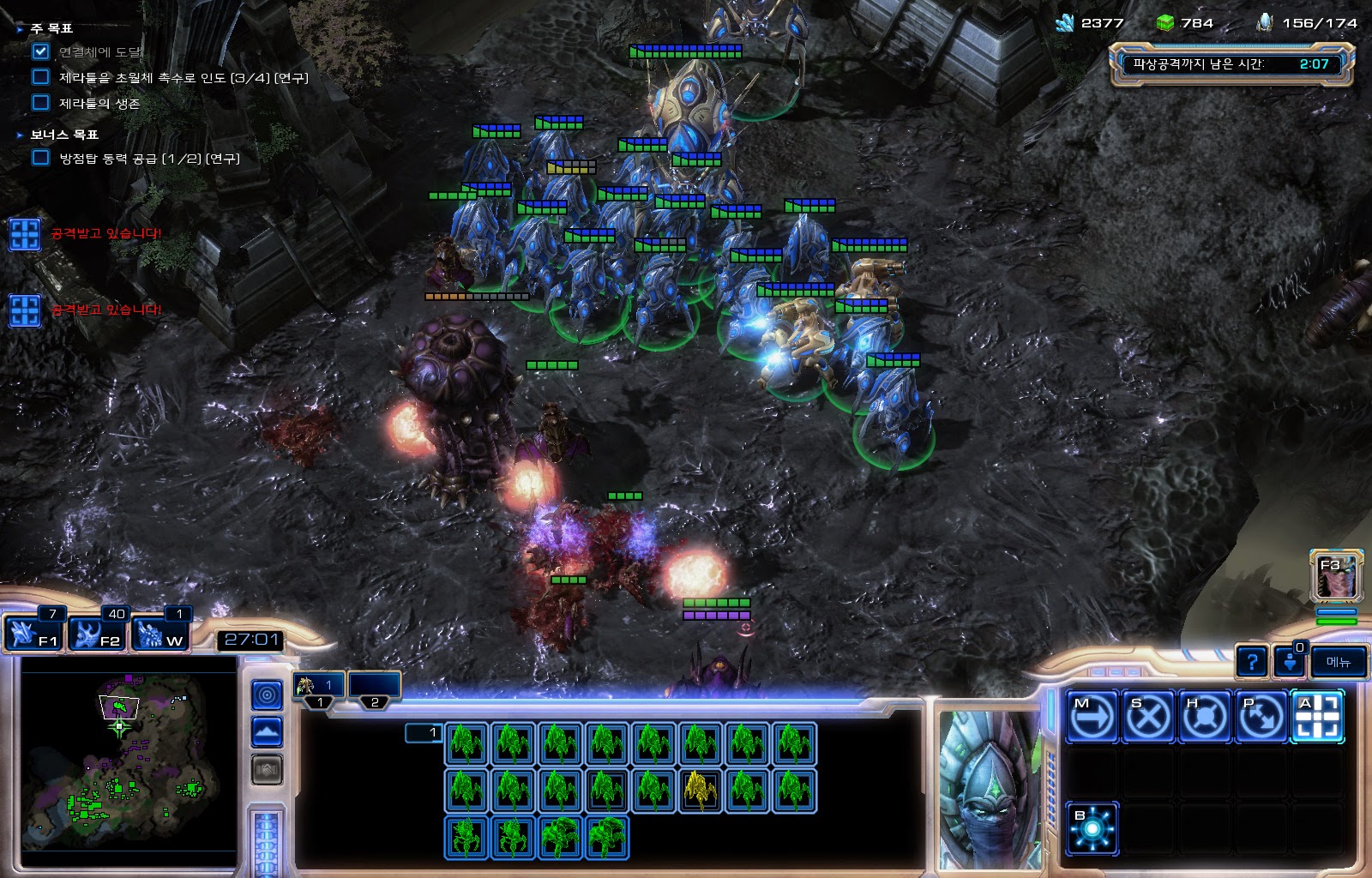Image resolution: width=1372 pixels, height=878 pixels.
Task: Select all army units via F2 button
Action: tap(98, 633)
